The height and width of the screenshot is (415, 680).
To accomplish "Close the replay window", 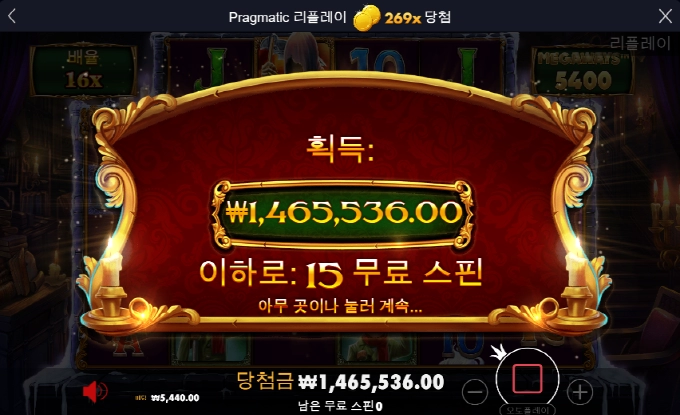I will 666,16.
